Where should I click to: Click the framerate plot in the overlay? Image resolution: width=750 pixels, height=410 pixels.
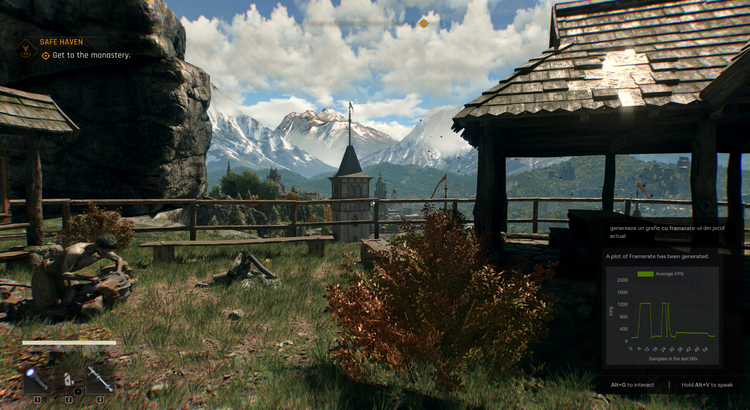coord(661,317)
